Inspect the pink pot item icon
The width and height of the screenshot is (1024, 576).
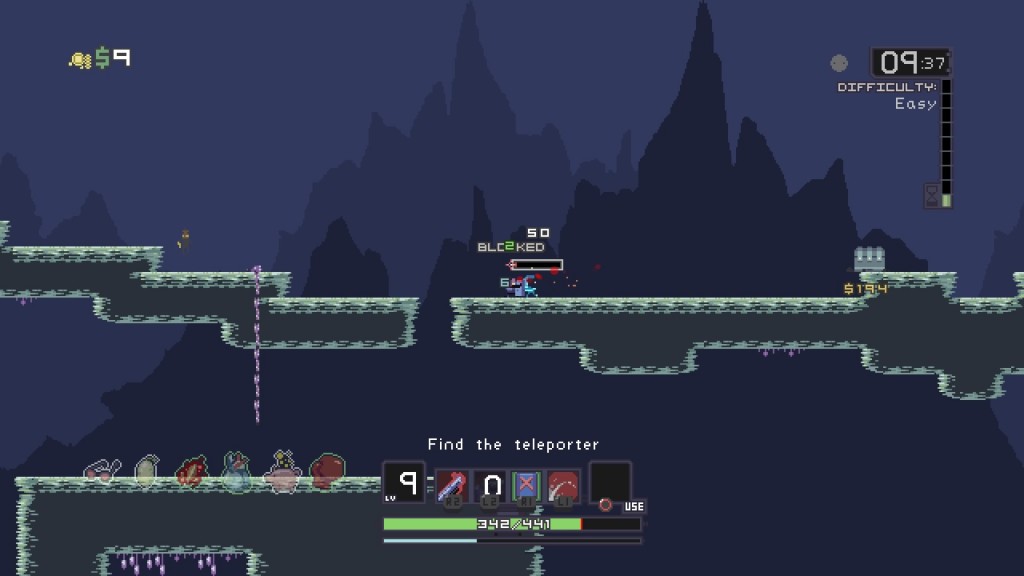coord(282,471)
